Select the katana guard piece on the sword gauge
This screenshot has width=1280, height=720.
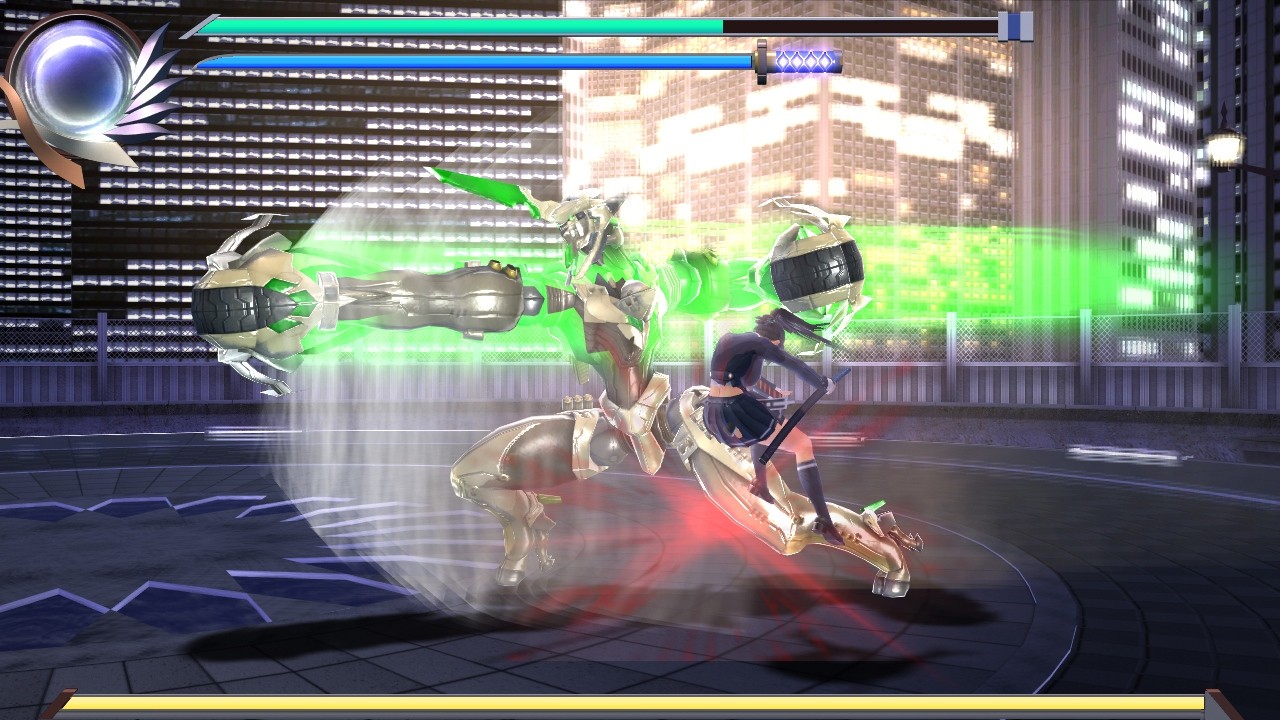(x=762, y=62)
